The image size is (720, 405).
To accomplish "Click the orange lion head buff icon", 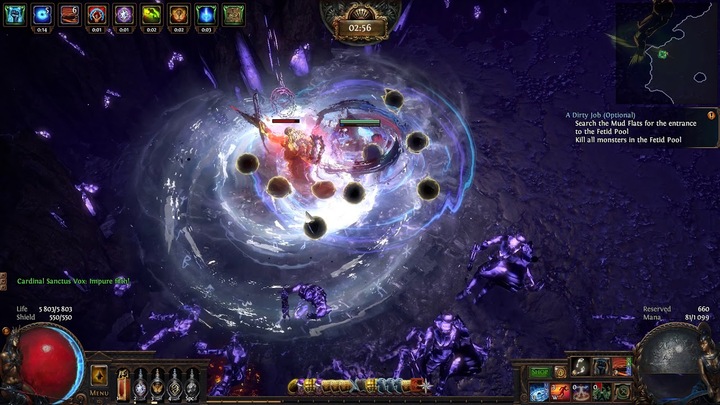I will click(x=178, y=14).
